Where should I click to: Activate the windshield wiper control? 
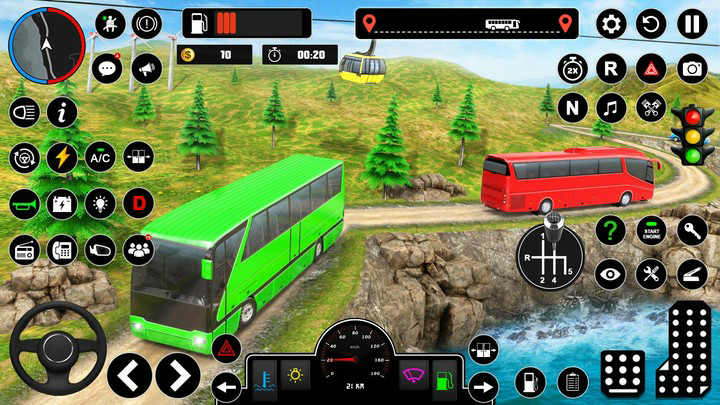(x=413, y=378)
